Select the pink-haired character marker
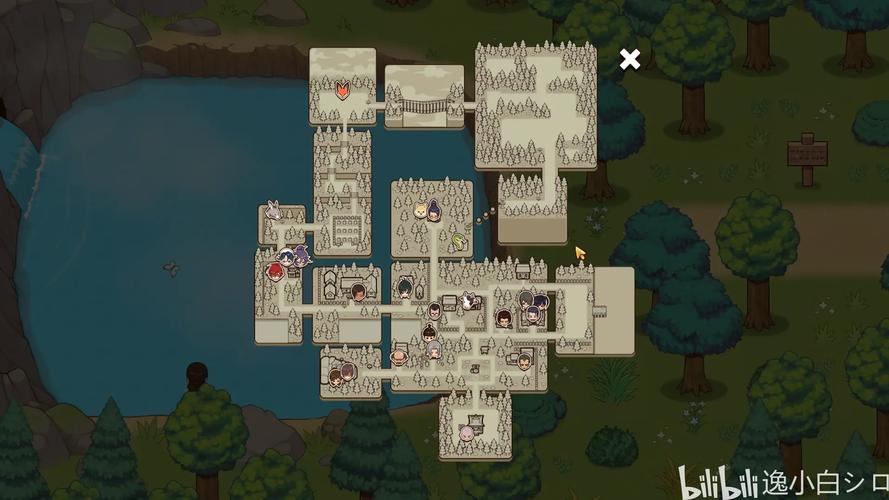This screenshot has height=500, width=889. point(466,433)
